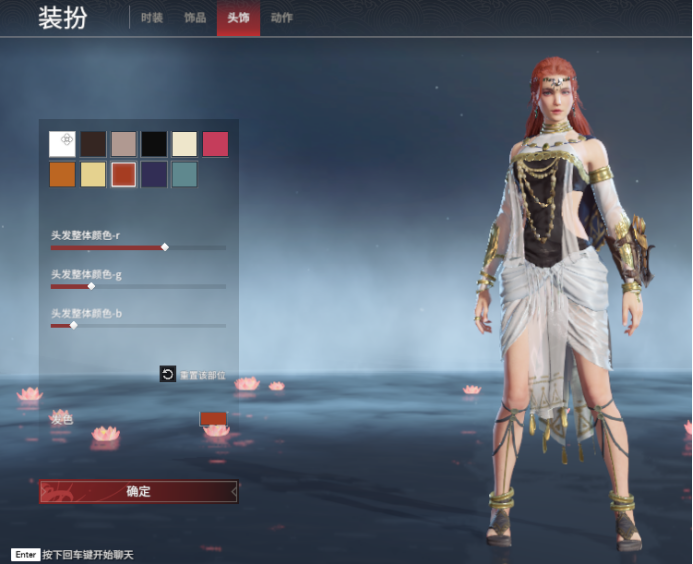Choose the dark purple hair color swatch

point(154,175)
